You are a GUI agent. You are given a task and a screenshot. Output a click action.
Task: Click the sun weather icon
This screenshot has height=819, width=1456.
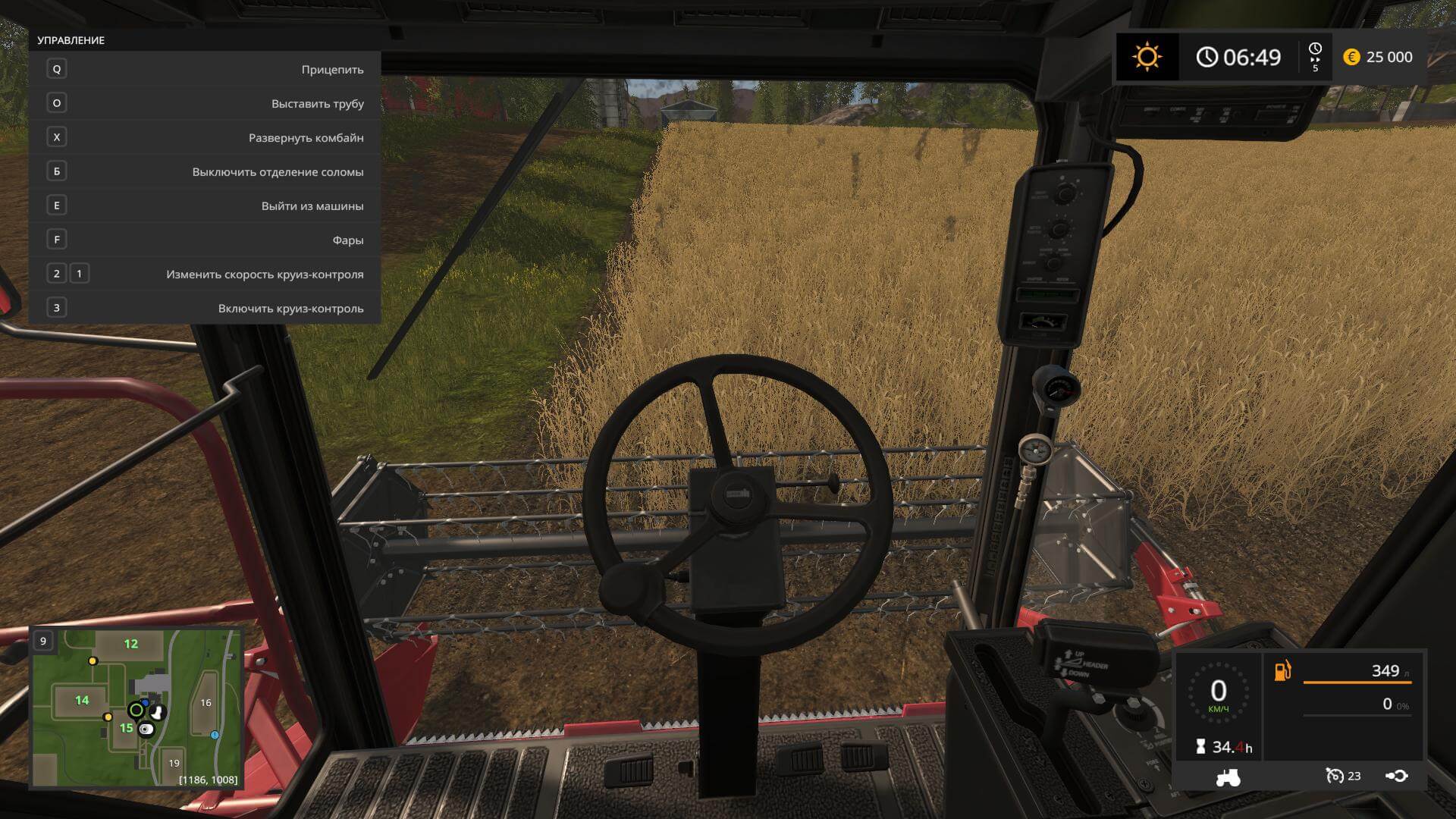click(1147, 57)
